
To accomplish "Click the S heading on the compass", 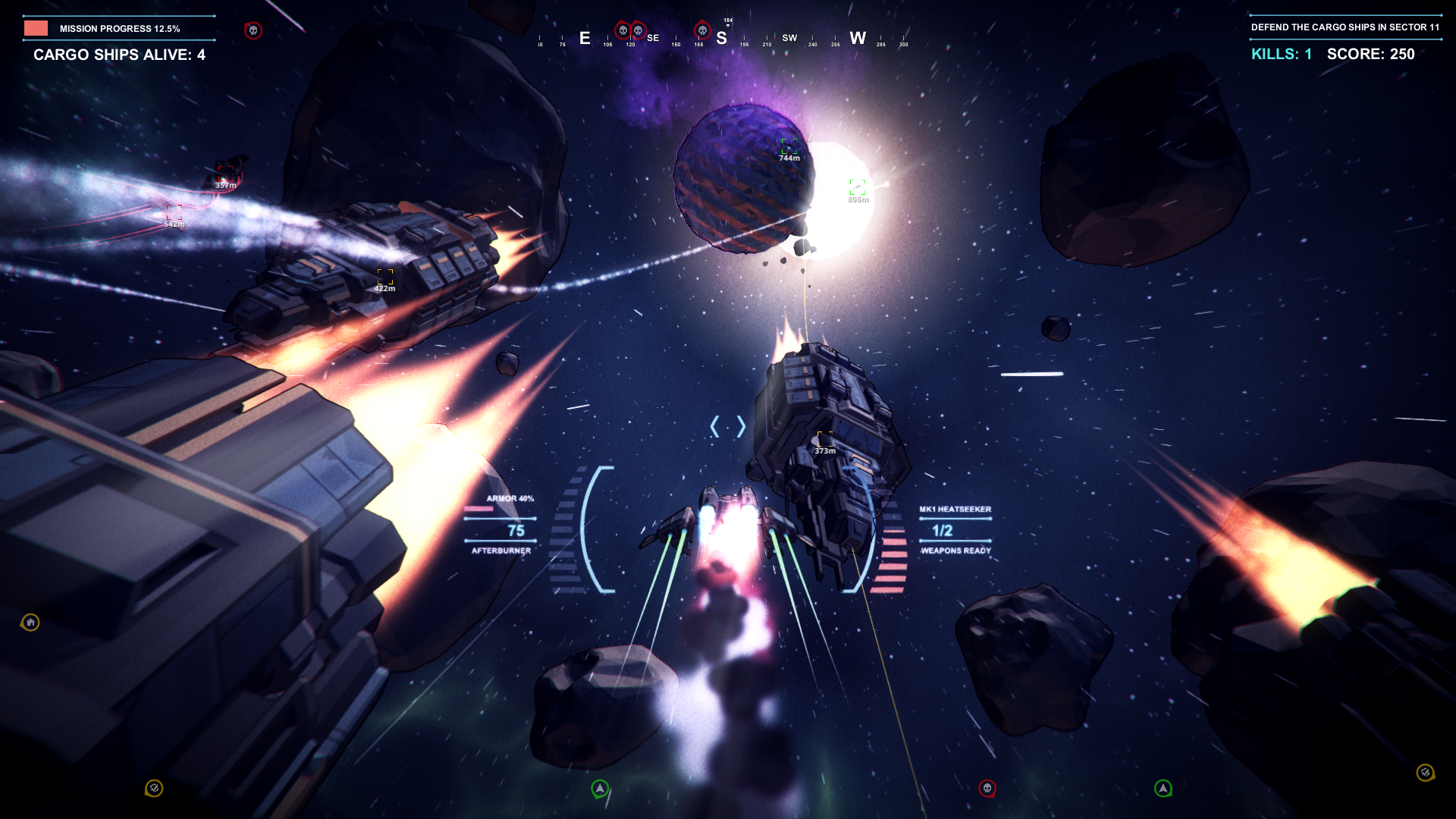I will 721,38.
